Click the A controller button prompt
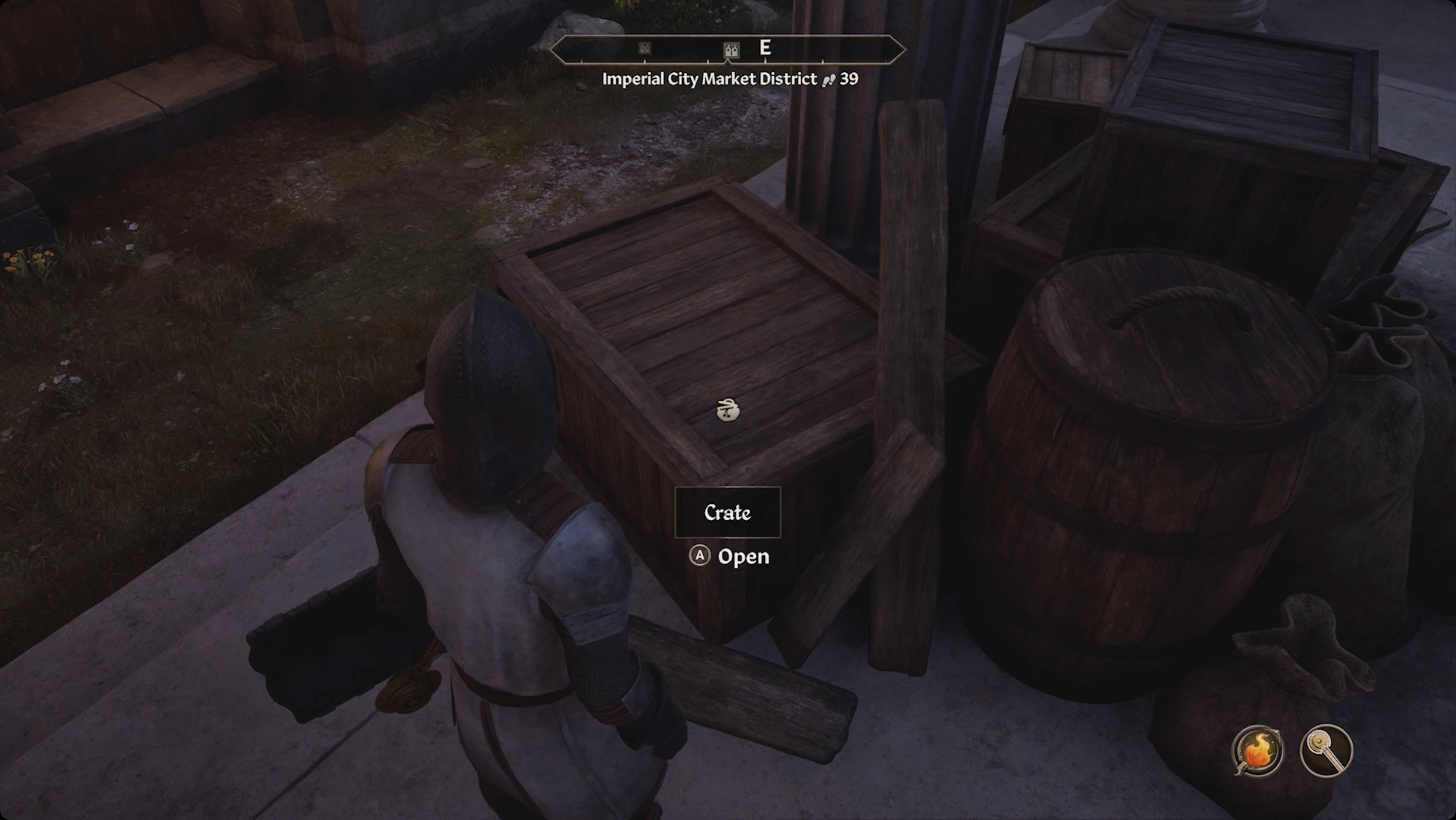The height and width of the screenshot is (820, 1456). tap(700, 556)
